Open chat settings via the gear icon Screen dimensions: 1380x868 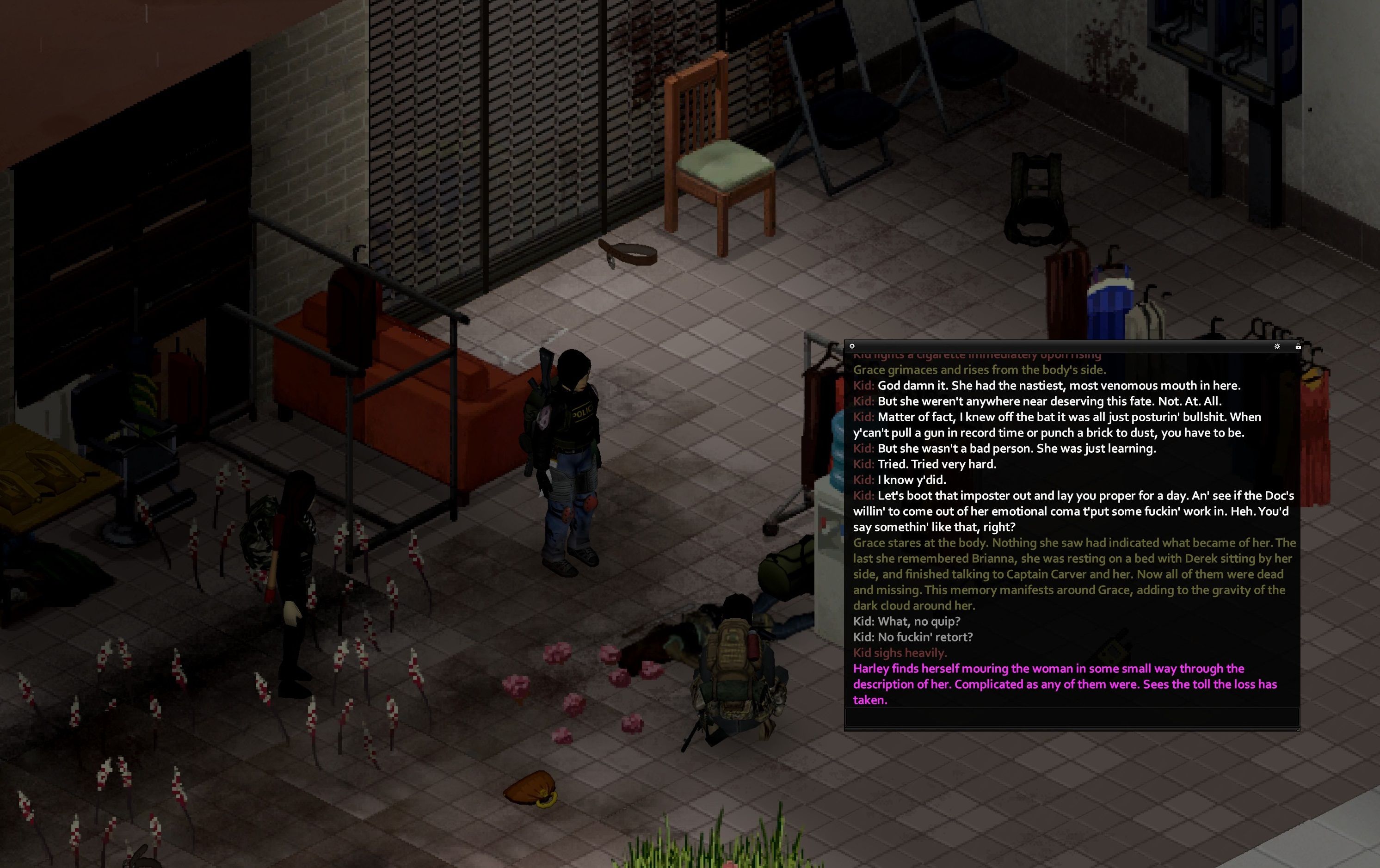(1277, 347)
